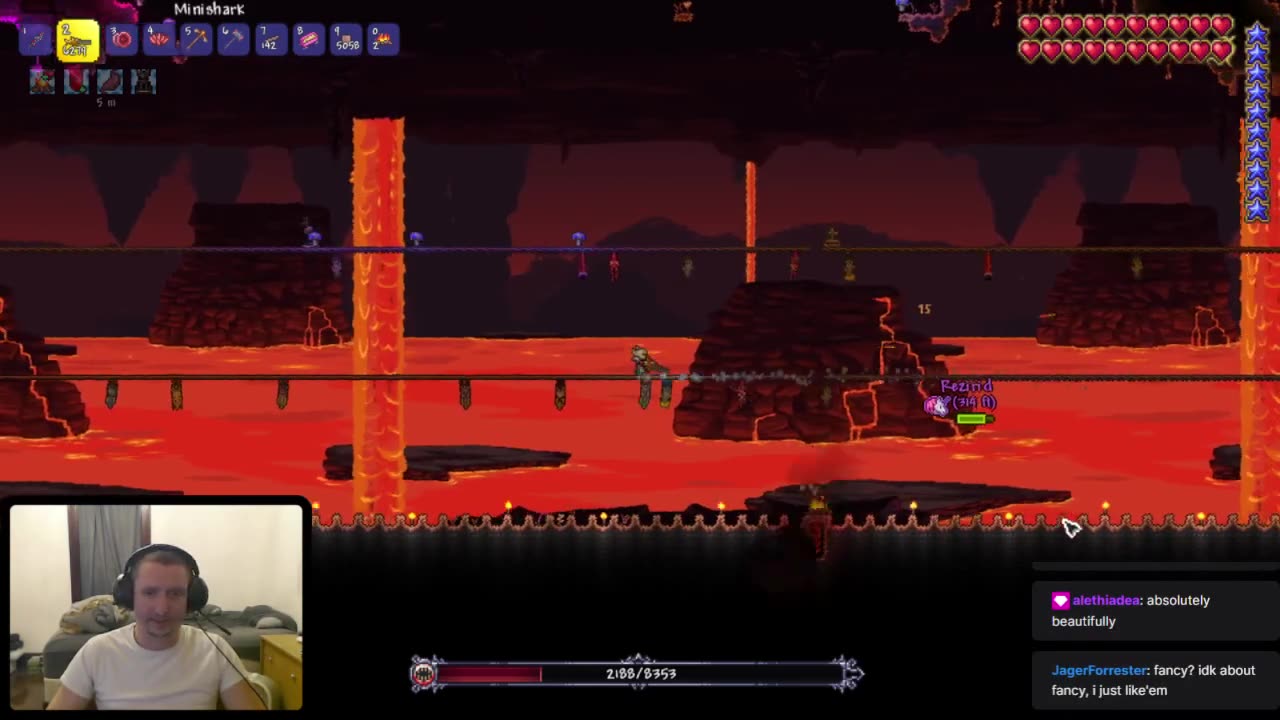1280x720 pixels.
Task: Click the campfire buff icon below the hotbar
Action: 41,82
